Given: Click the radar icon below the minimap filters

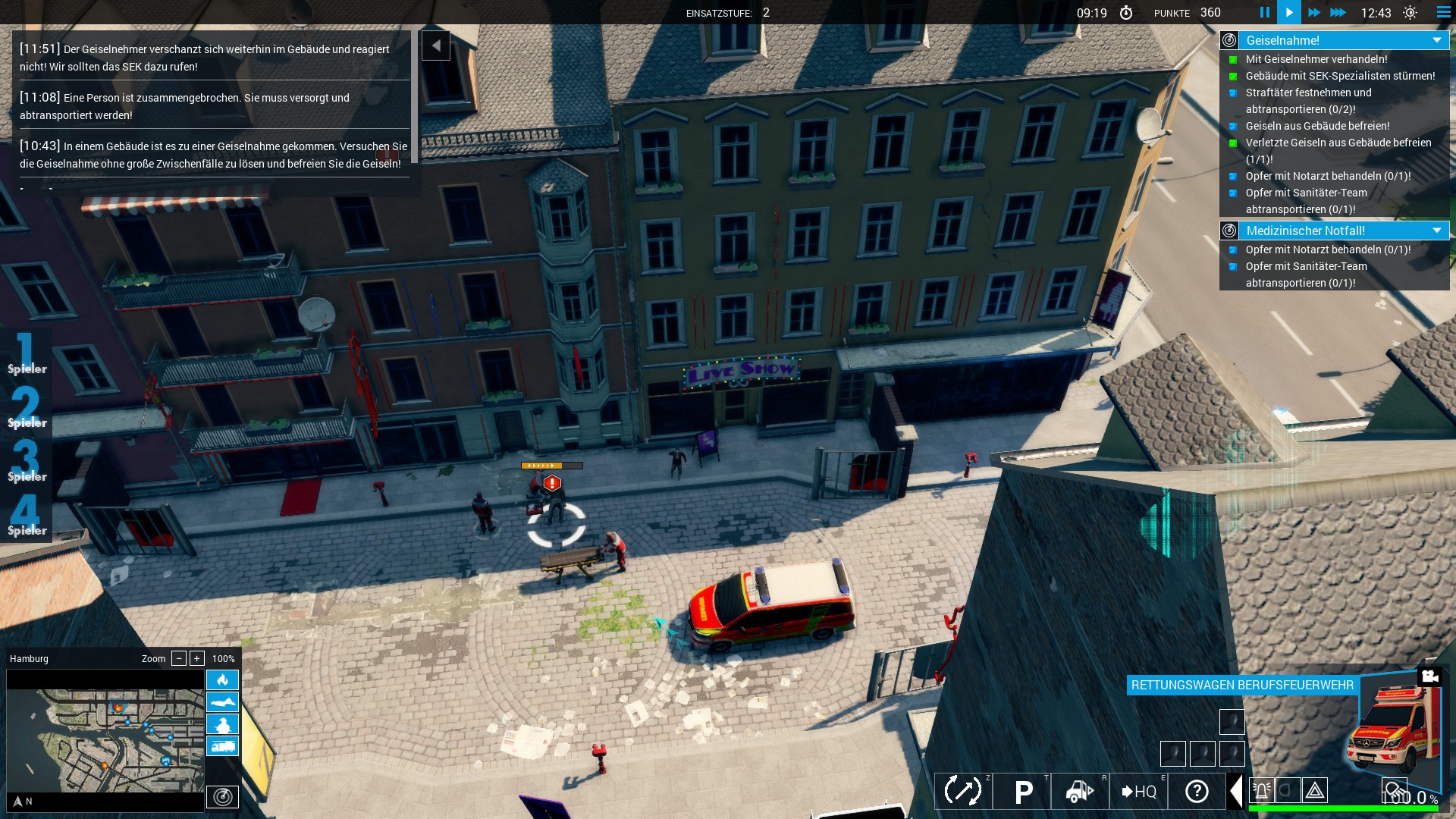Looking at the screenshot, I should click(222, 798).
